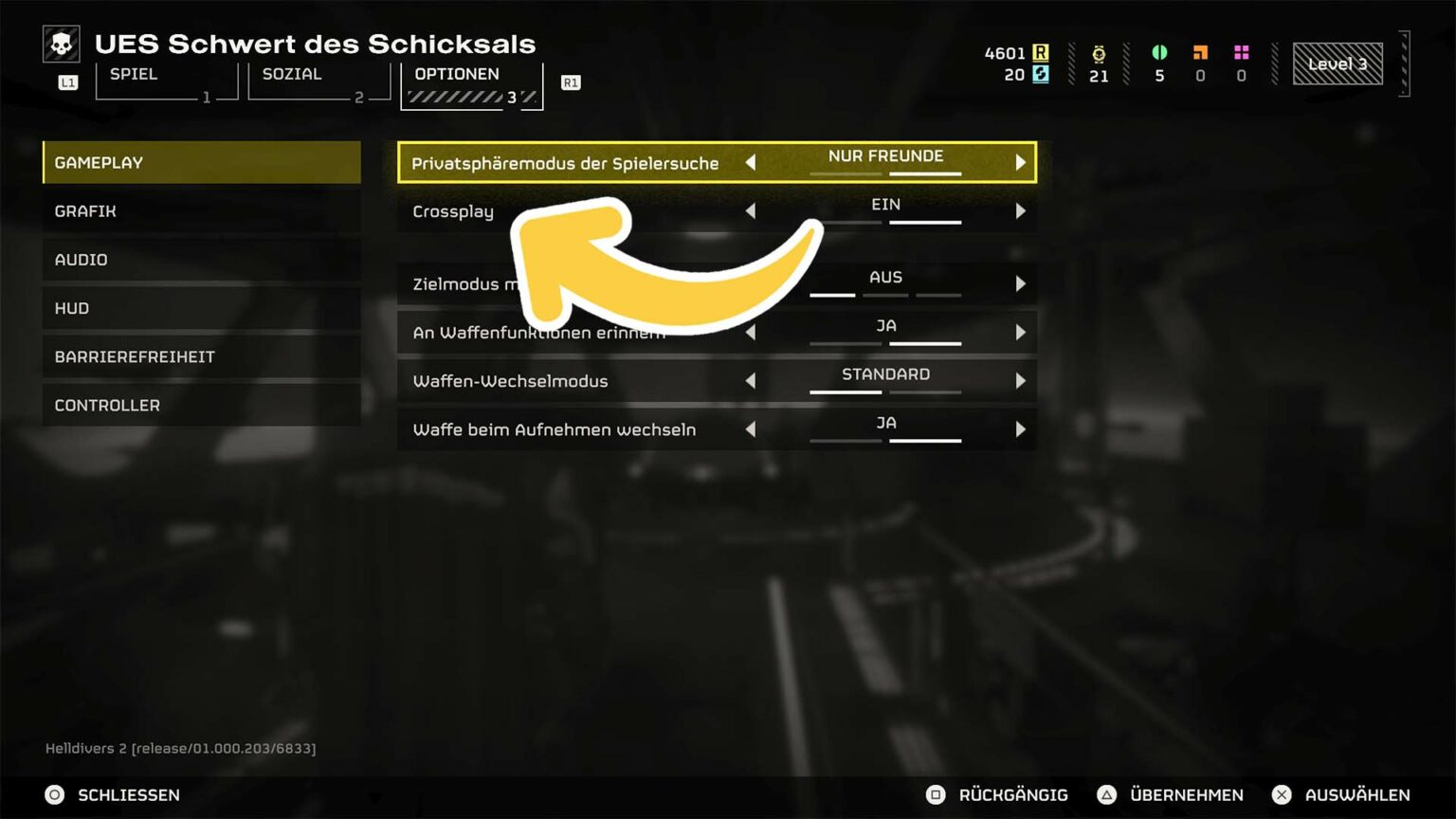Open the SOZIAL tab
This screenshot has height=819, width=1456.
pos(318,82)
